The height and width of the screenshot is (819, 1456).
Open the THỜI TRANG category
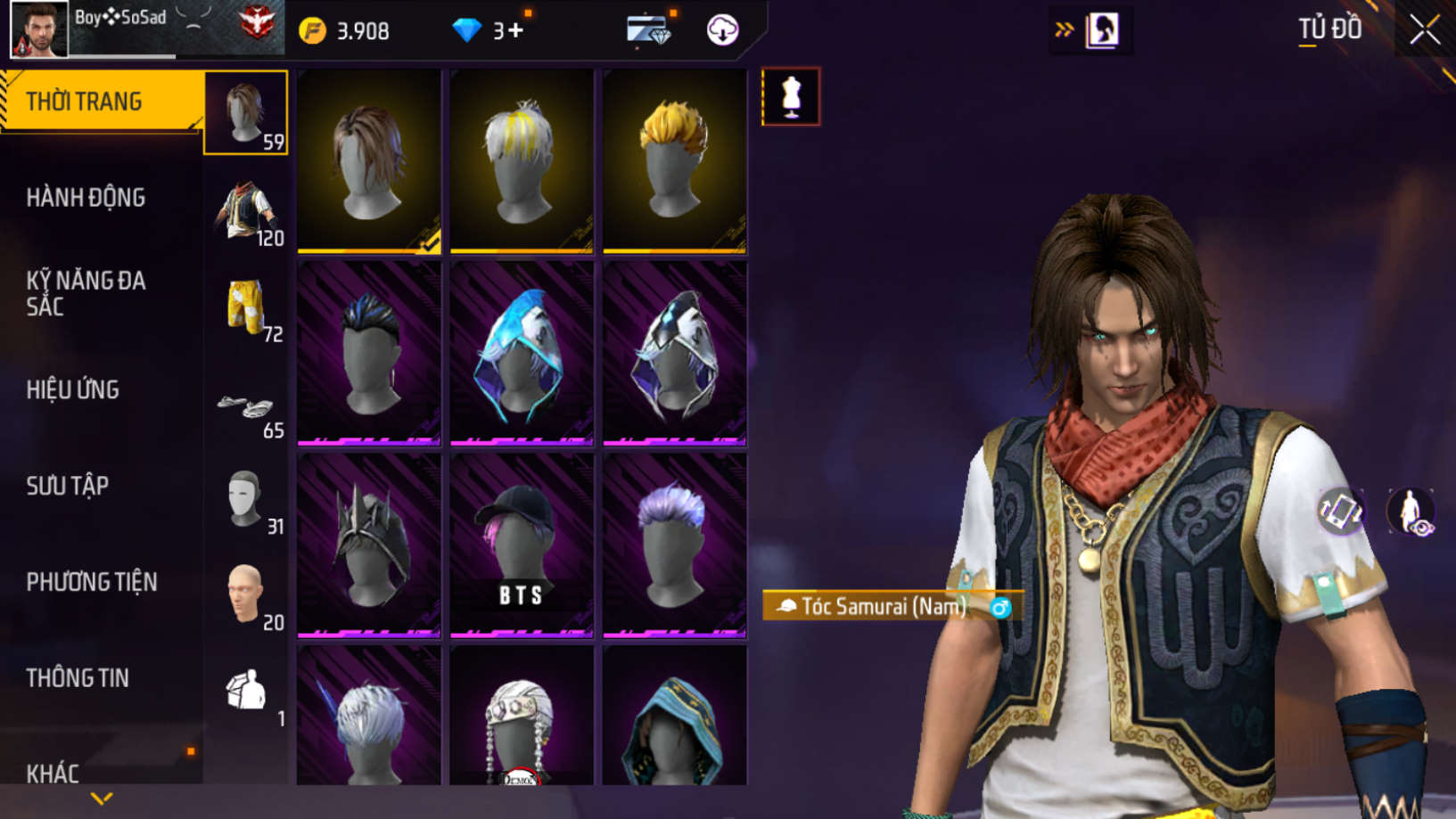[84, 102]
